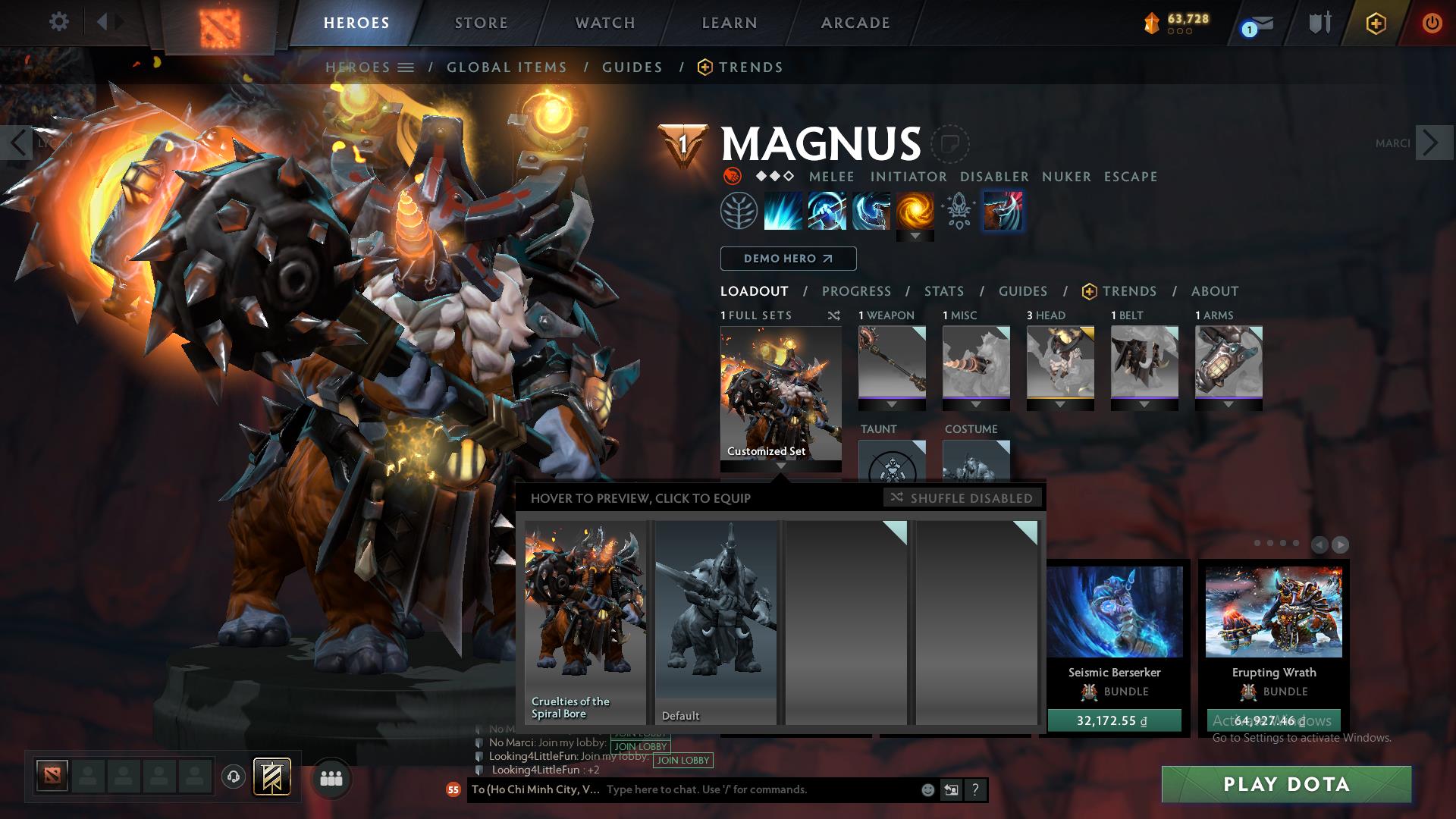Open the emoji picker in chat bar
Viewport: 1456px width, 819px height.
(927, 789)
